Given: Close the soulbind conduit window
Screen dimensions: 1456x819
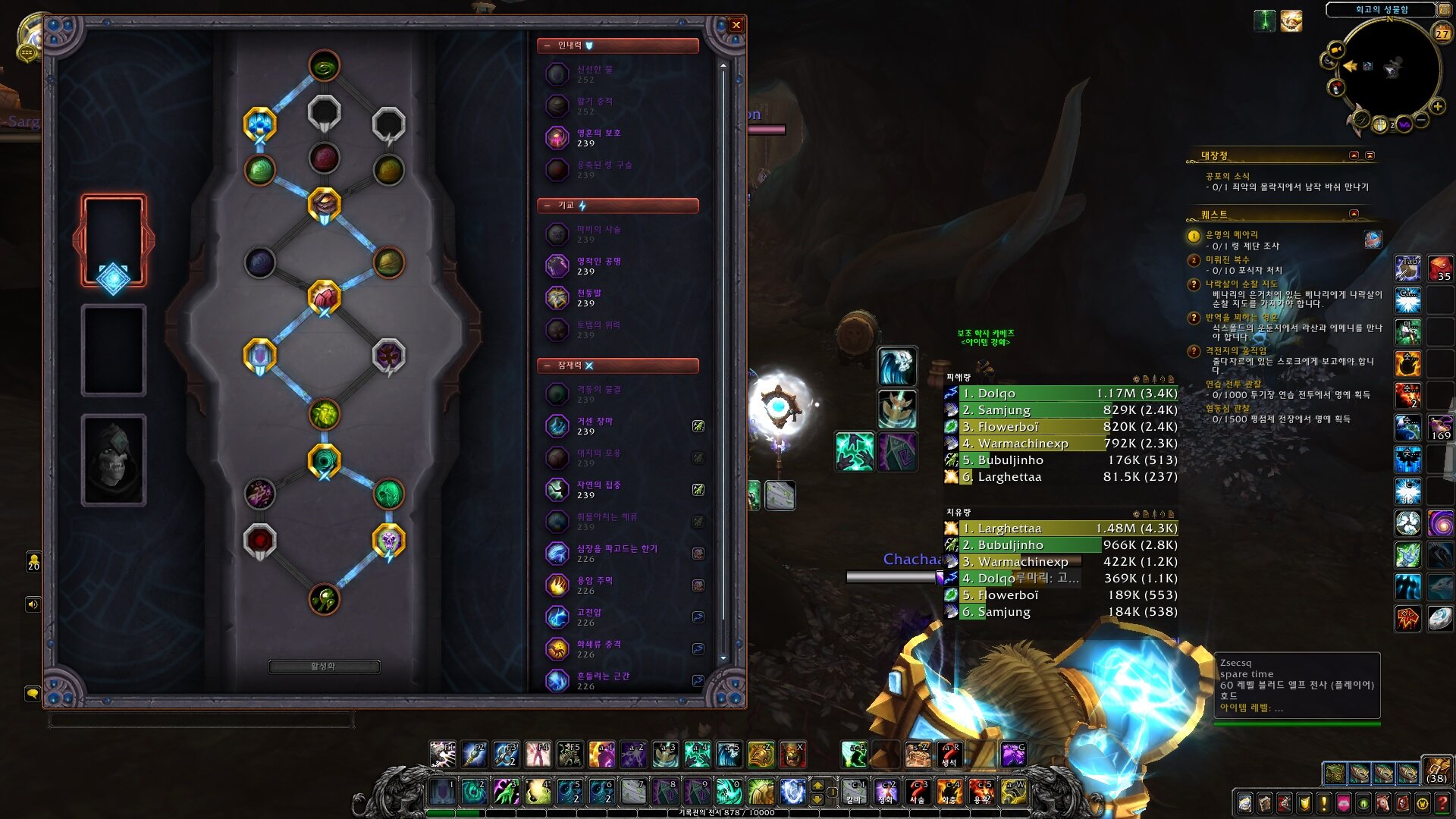Looking at the screenshot, I should click(736, 25).
